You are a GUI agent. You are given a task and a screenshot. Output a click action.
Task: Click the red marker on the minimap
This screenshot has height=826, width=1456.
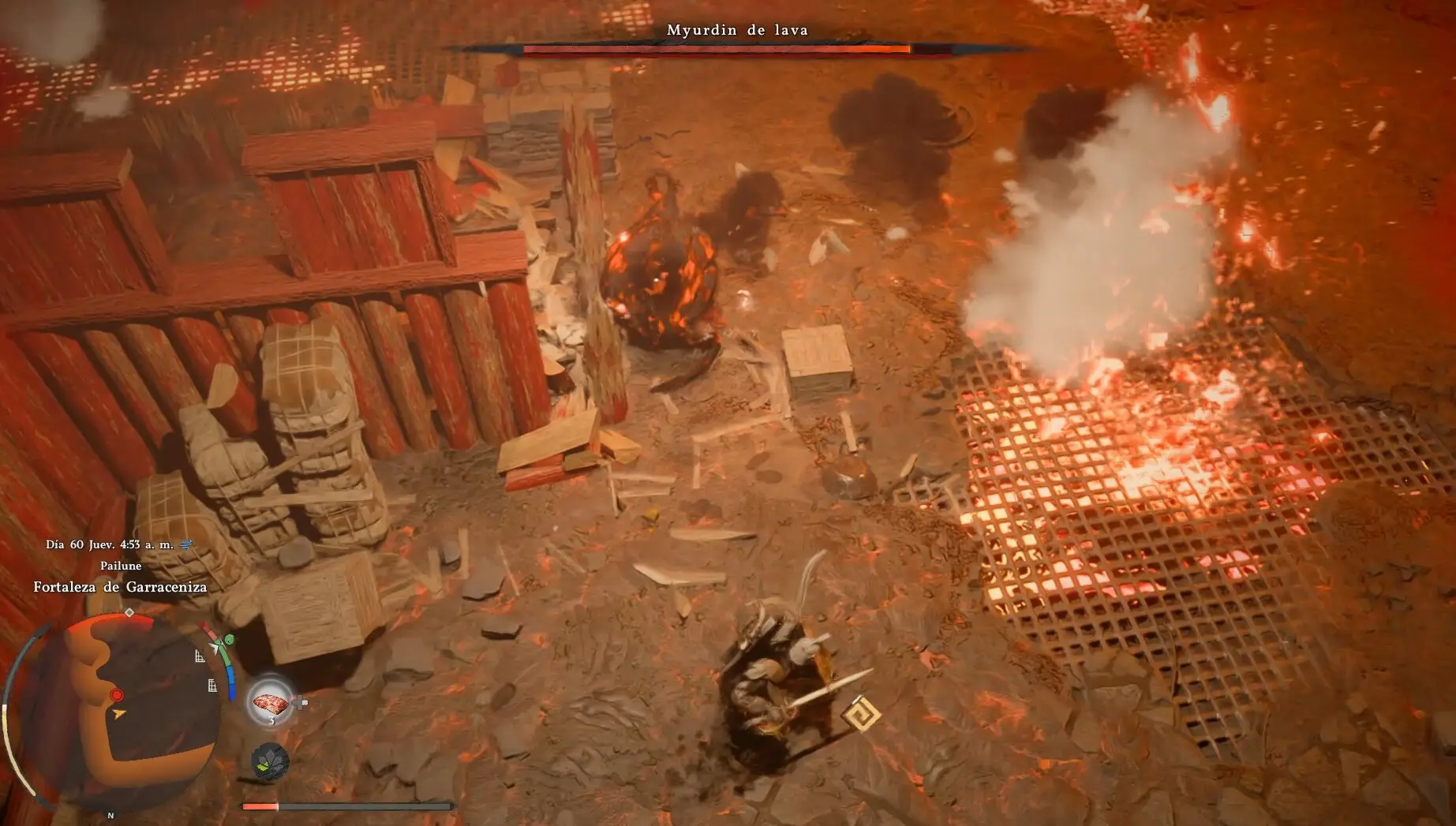tap(117, 695)
